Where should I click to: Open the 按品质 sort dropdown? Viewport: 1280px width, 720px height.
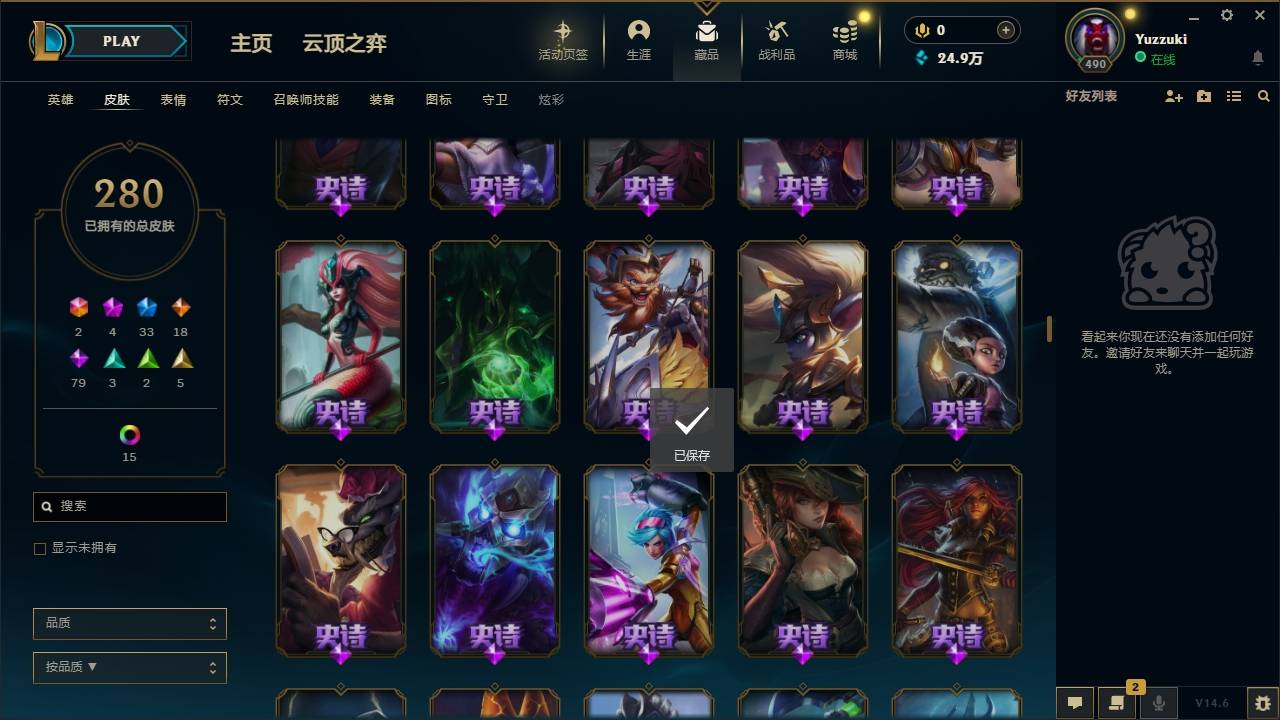tap(129, 667)
